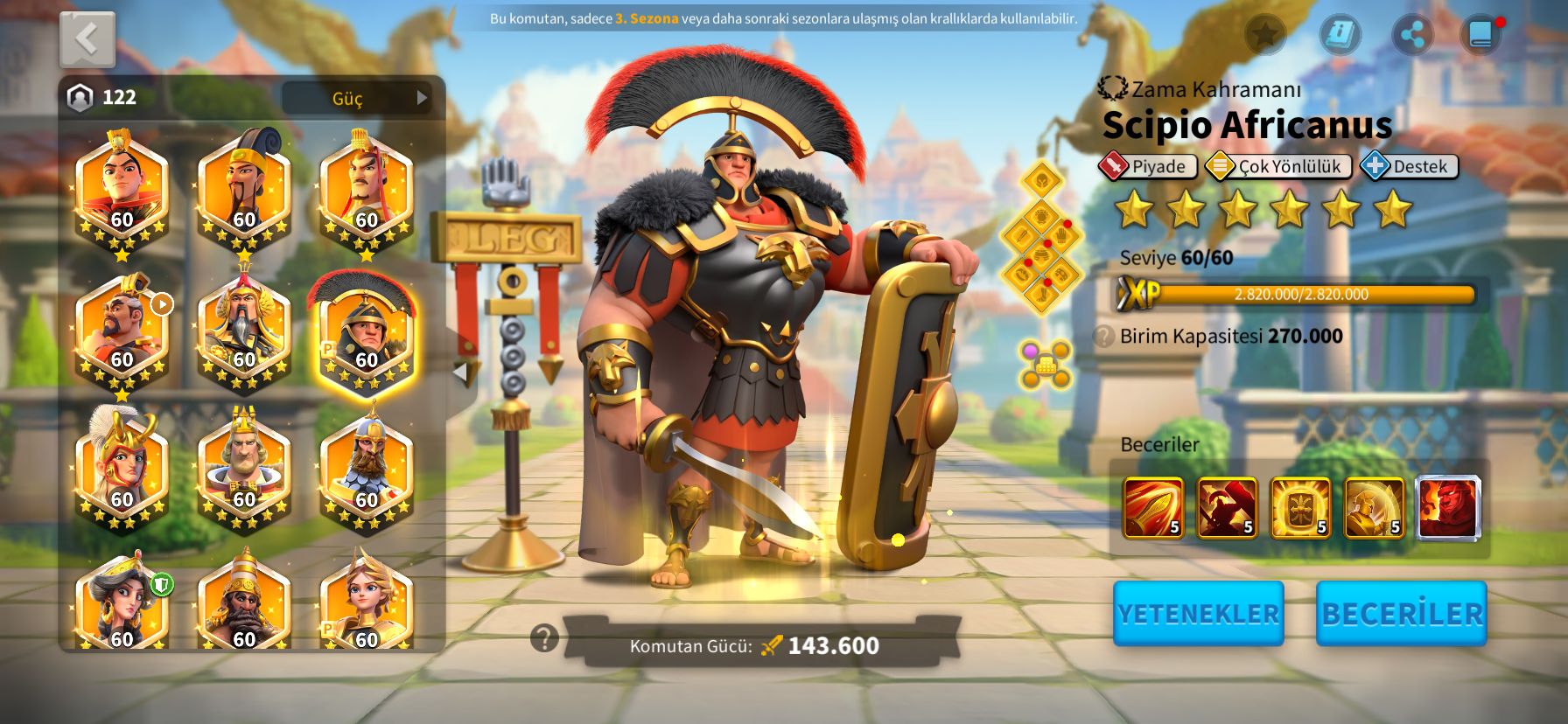Open the yellow diamond talent tree preview
Viewport: 1568px width, 724px height.
1041,236
